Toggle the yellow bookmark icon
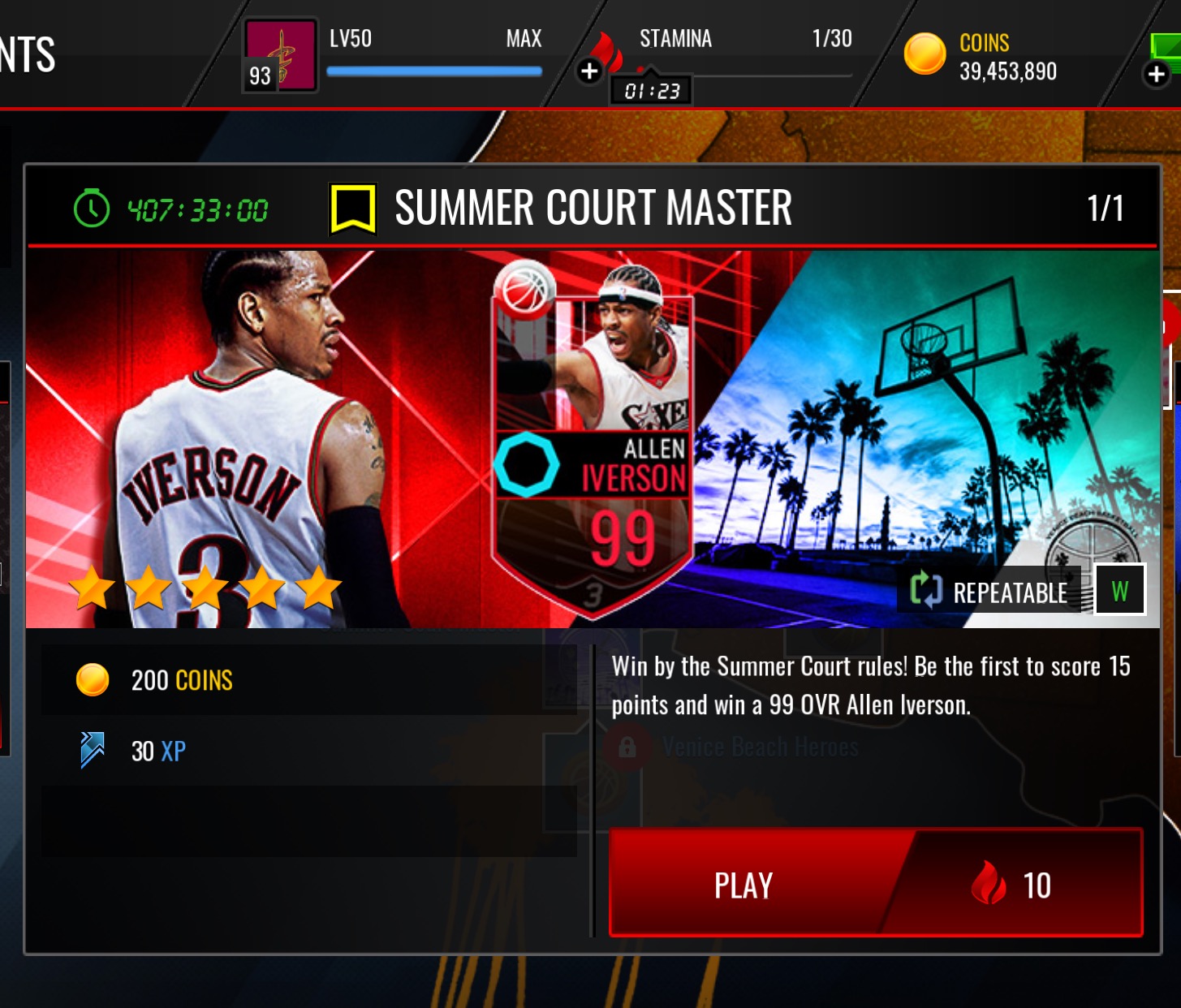 tap(352, 209)
